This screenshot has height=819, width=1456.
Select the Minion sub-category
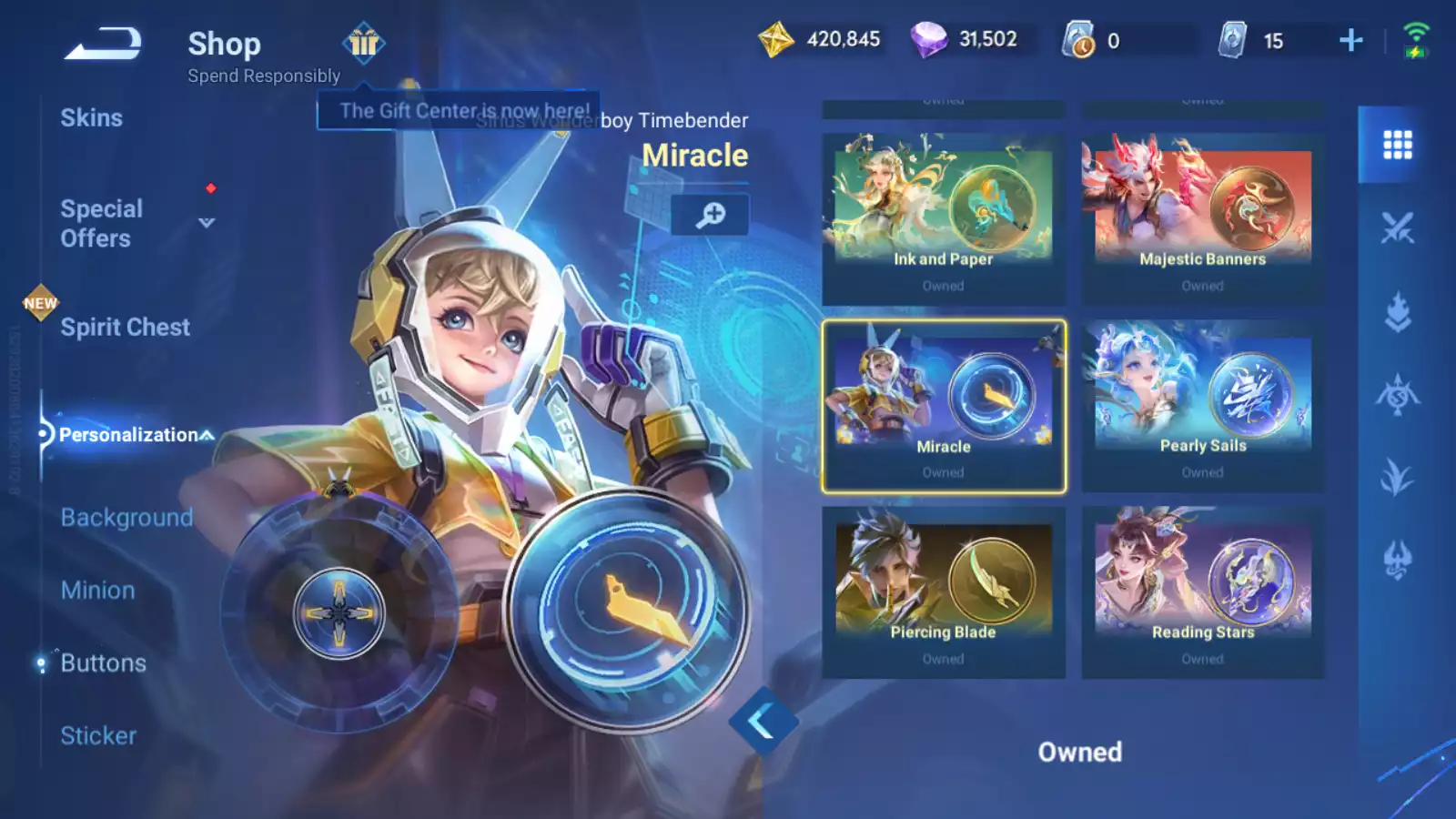click(x=97, y=591)
